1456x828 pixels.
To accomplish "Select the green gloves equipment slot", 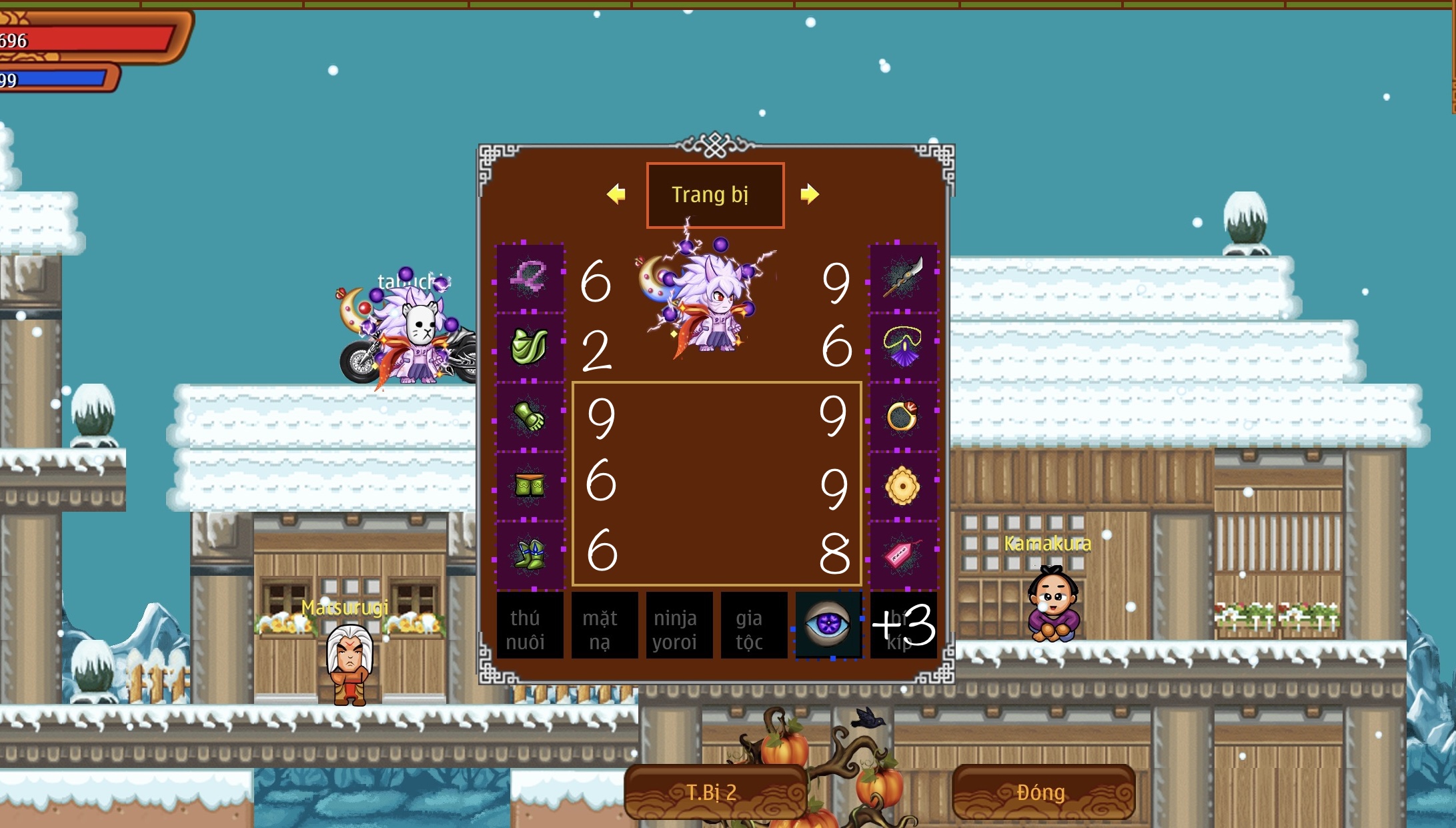I will [530, 416].
